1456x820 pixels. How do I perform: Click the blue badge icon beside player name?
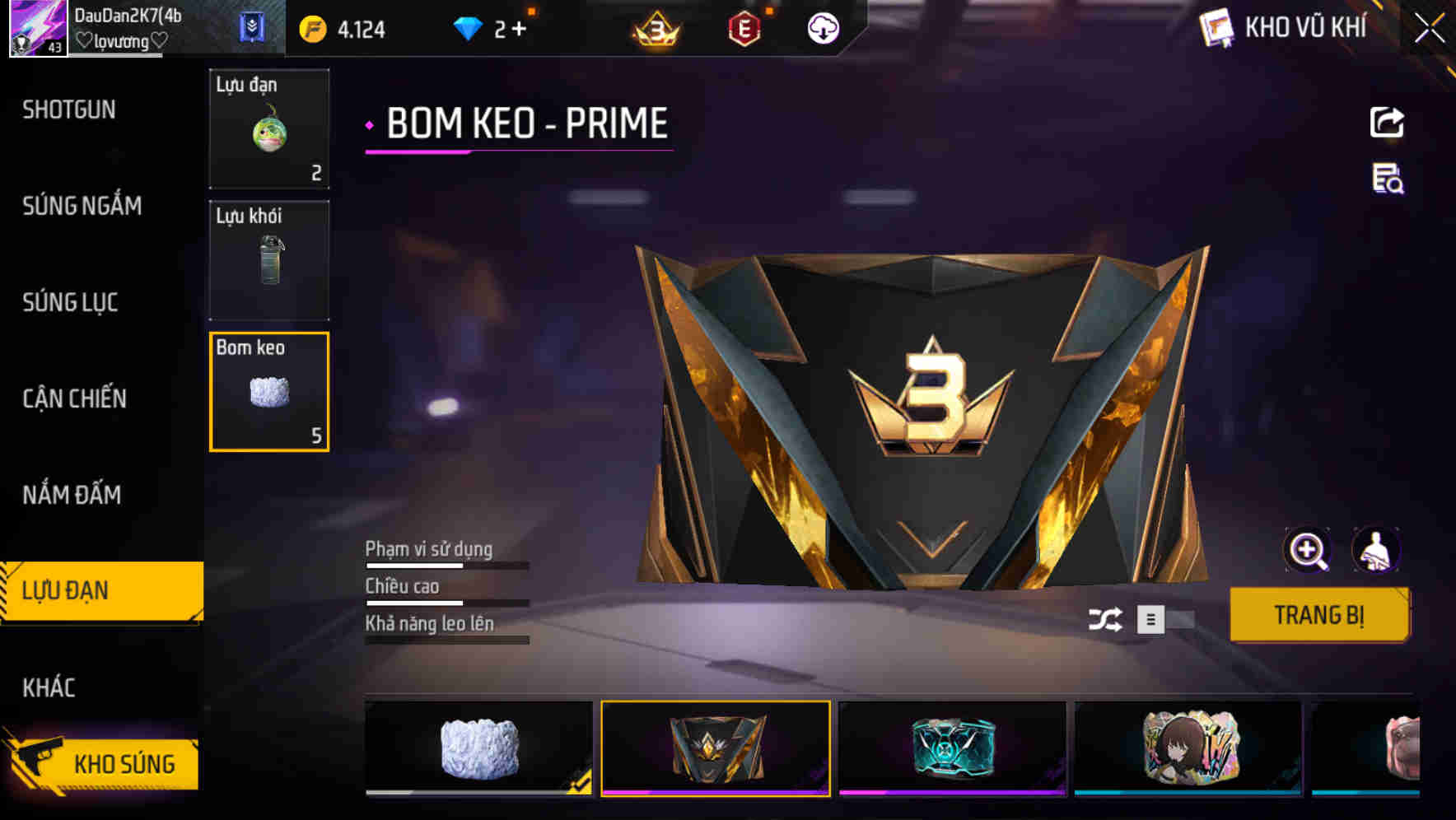pos(253,27)
